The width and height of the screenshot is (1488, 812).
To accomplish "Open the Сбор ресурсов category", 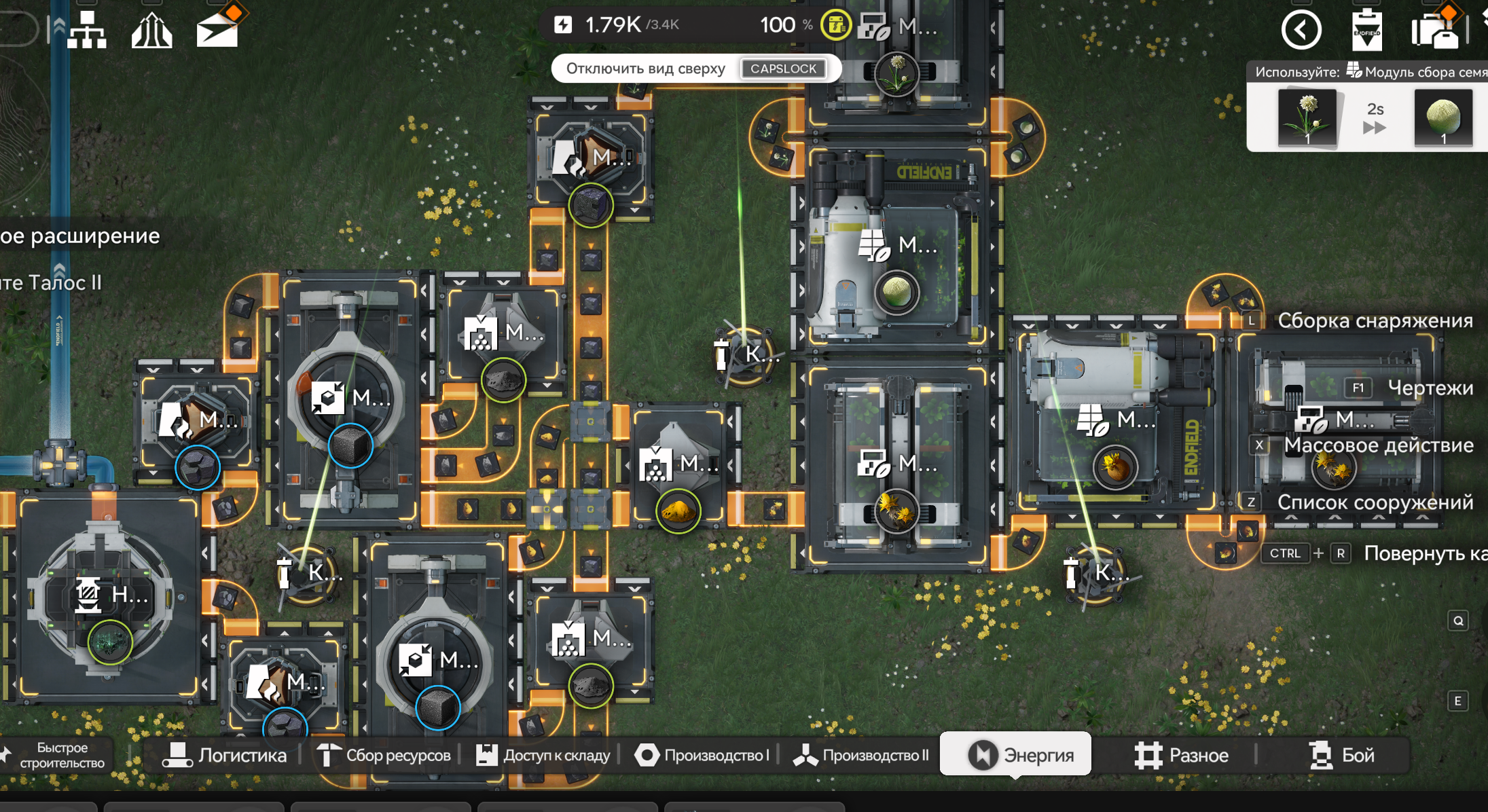I will click(x=384, y=755).
